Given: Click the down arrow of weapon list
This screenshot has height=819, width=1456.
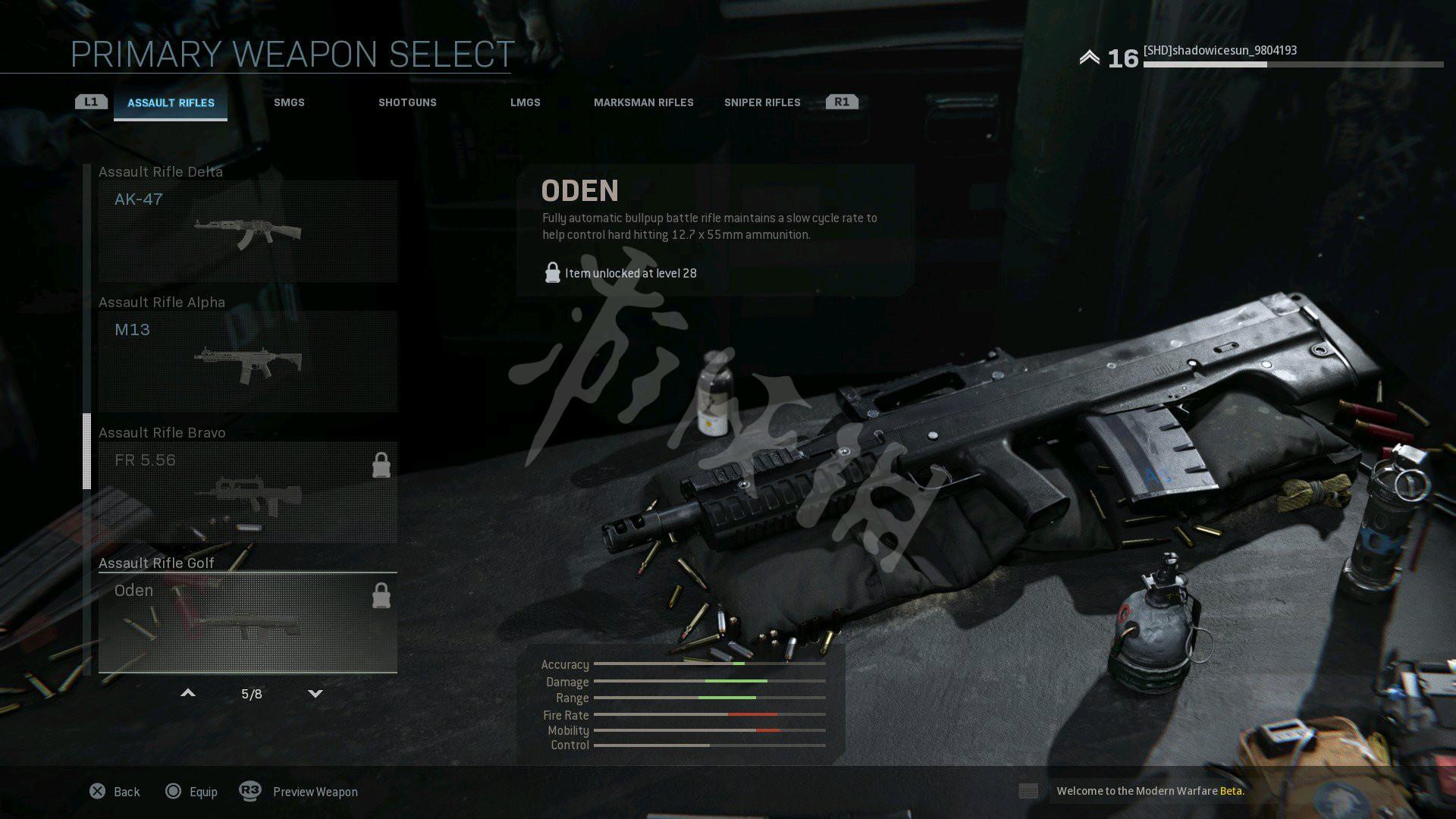Looking at the screenshot, I should (315, 693).
